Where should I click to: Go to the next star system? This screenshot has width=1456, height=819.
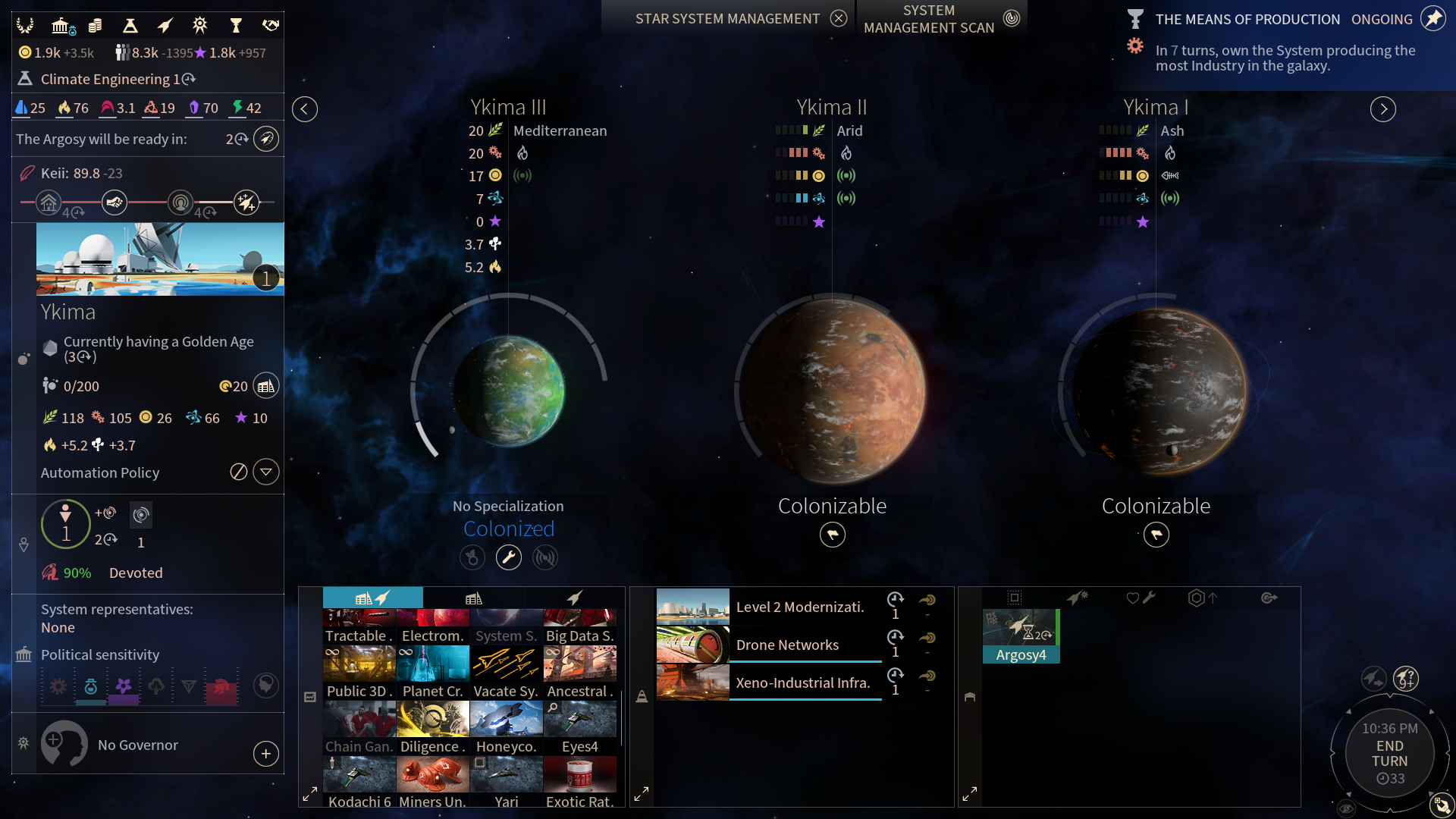click(x=1382, y=109)
